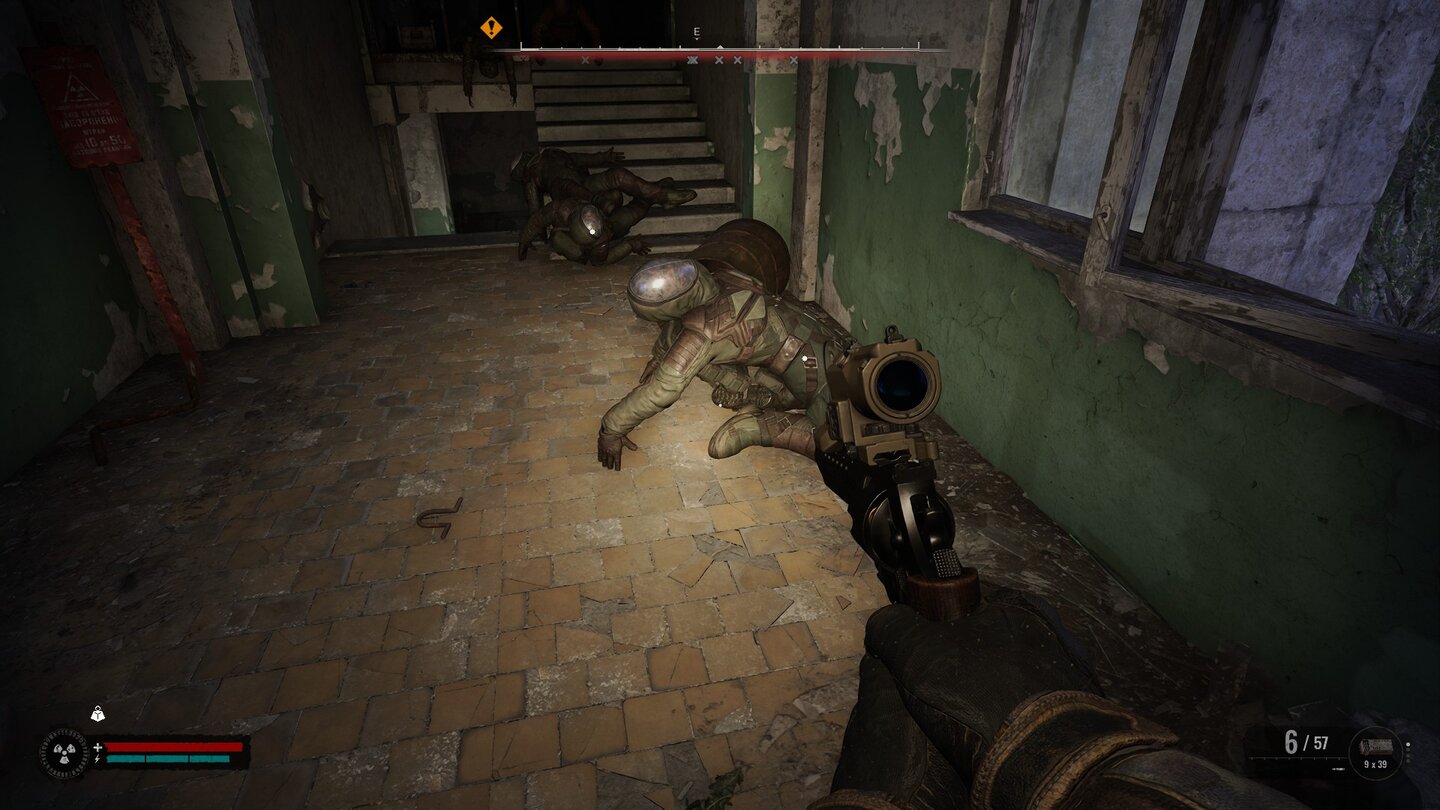
Task: Click the magazine ammo icon
Action: coord(1377,748)
